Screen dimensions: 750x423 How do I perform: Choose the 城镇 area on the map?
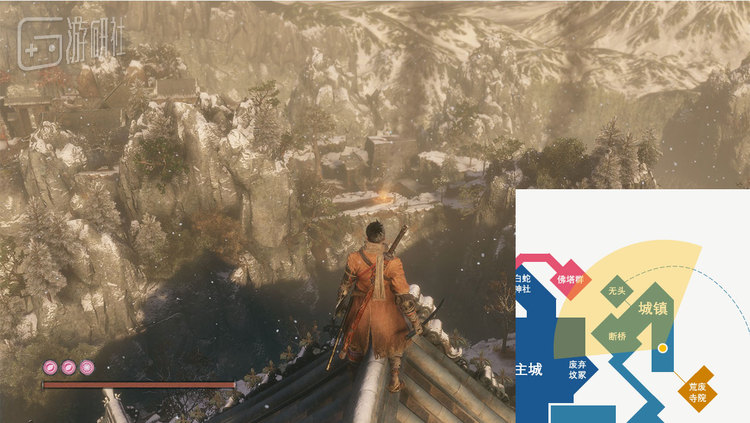(x=651, y=307)
